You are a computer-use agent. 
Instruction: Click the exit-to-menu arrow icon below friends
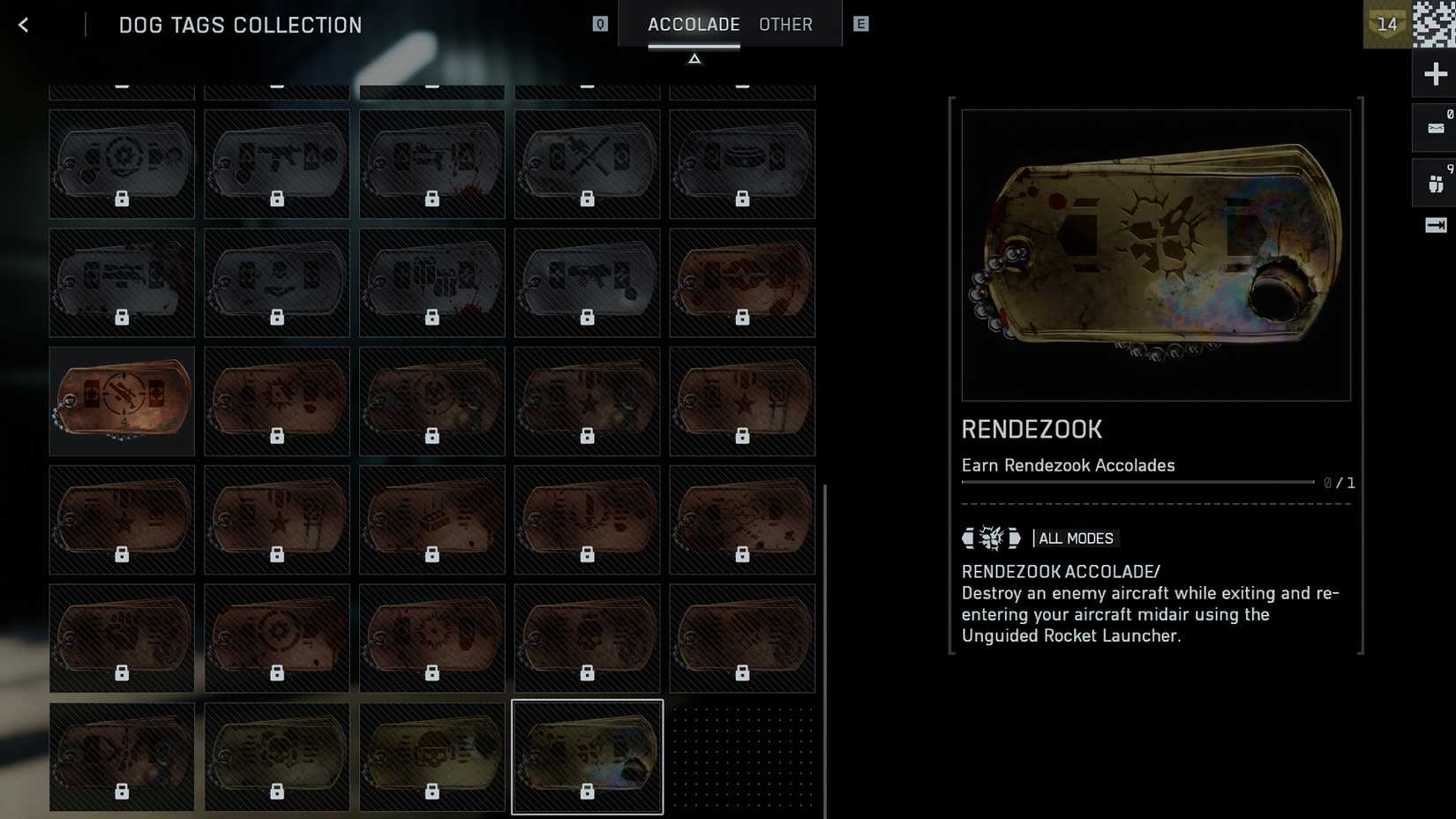pos(1434,223)
